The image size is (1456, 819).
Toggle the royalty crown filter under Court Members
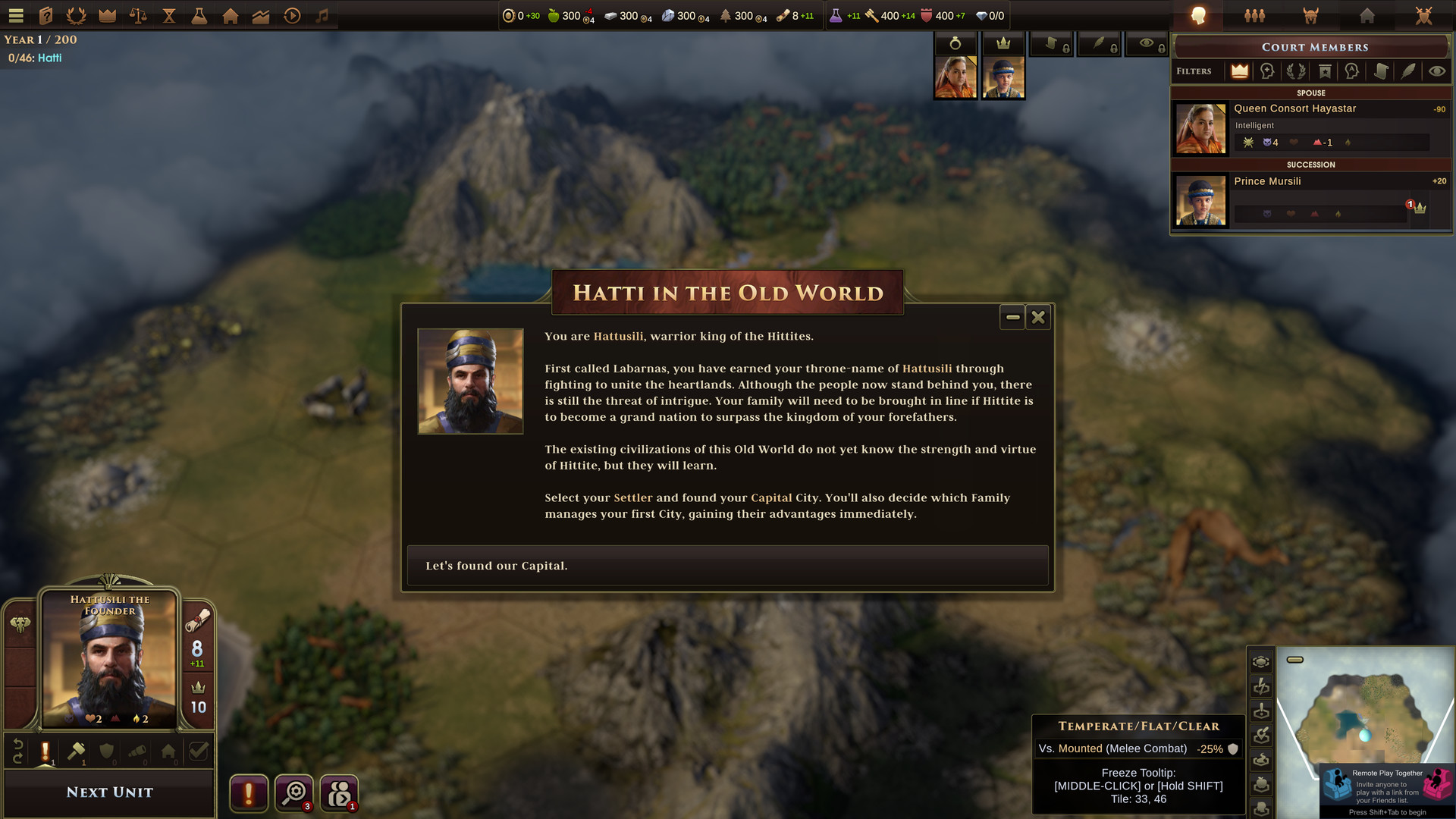1239,71
